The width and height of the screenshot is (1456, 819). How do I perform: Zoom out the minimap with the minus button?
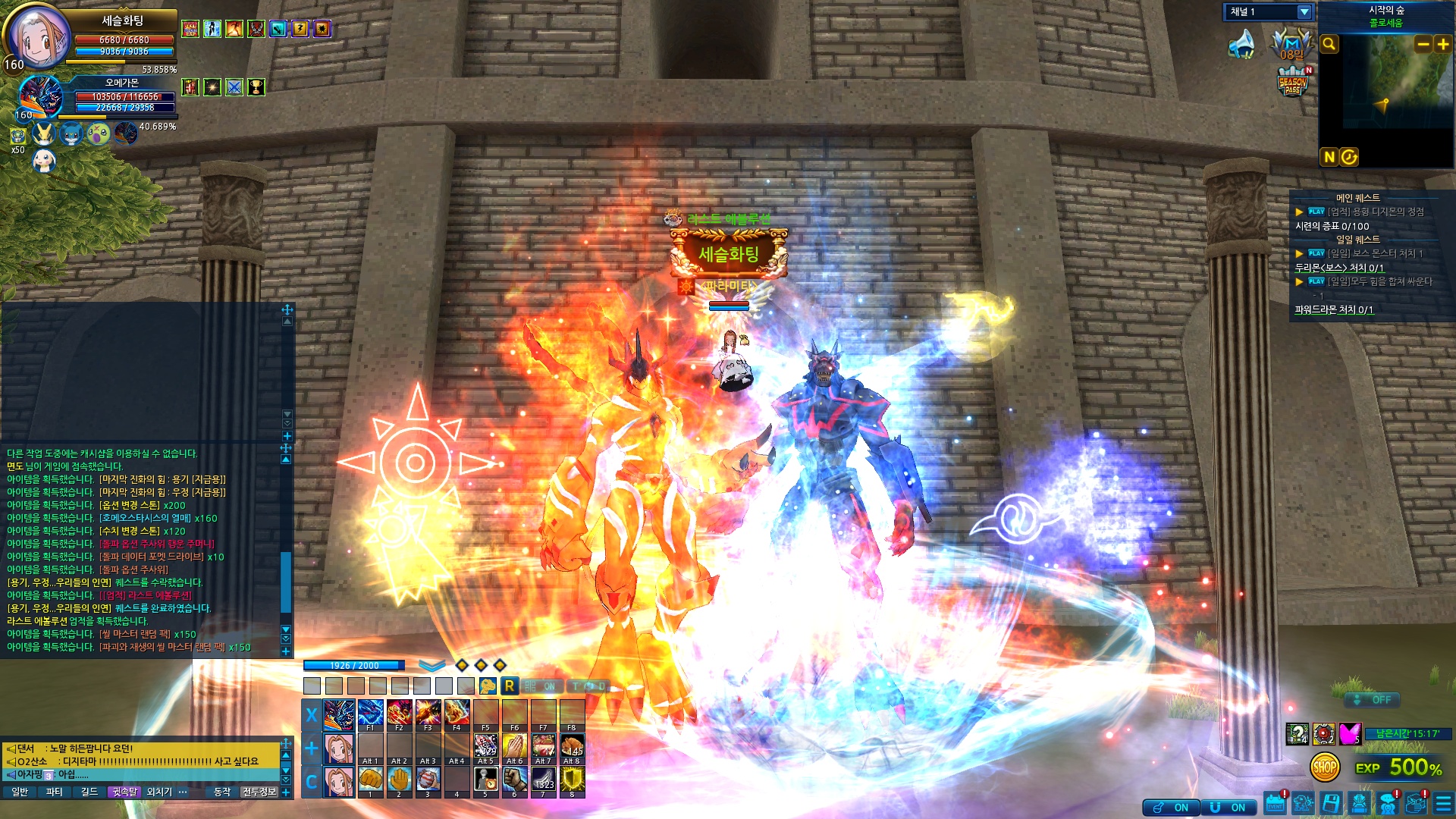coord(1423,44)
